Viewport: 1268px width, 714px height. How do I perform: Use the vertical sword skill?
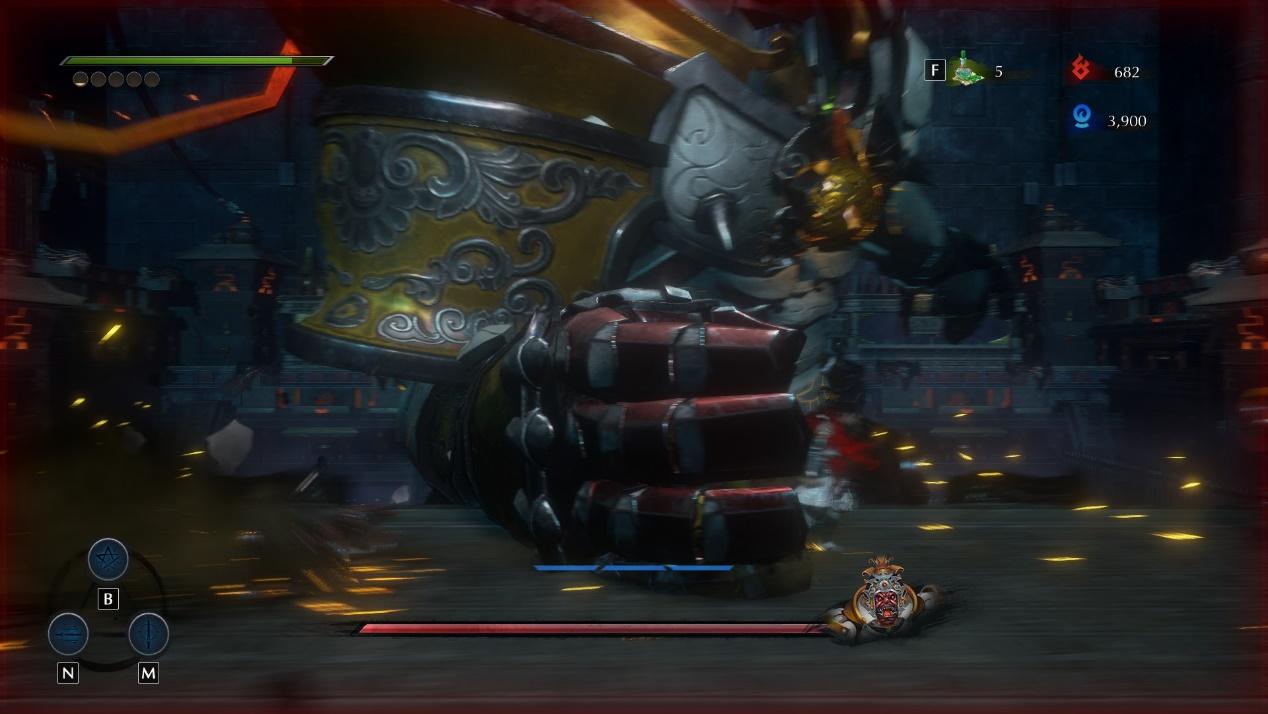[x=148, y=634]
